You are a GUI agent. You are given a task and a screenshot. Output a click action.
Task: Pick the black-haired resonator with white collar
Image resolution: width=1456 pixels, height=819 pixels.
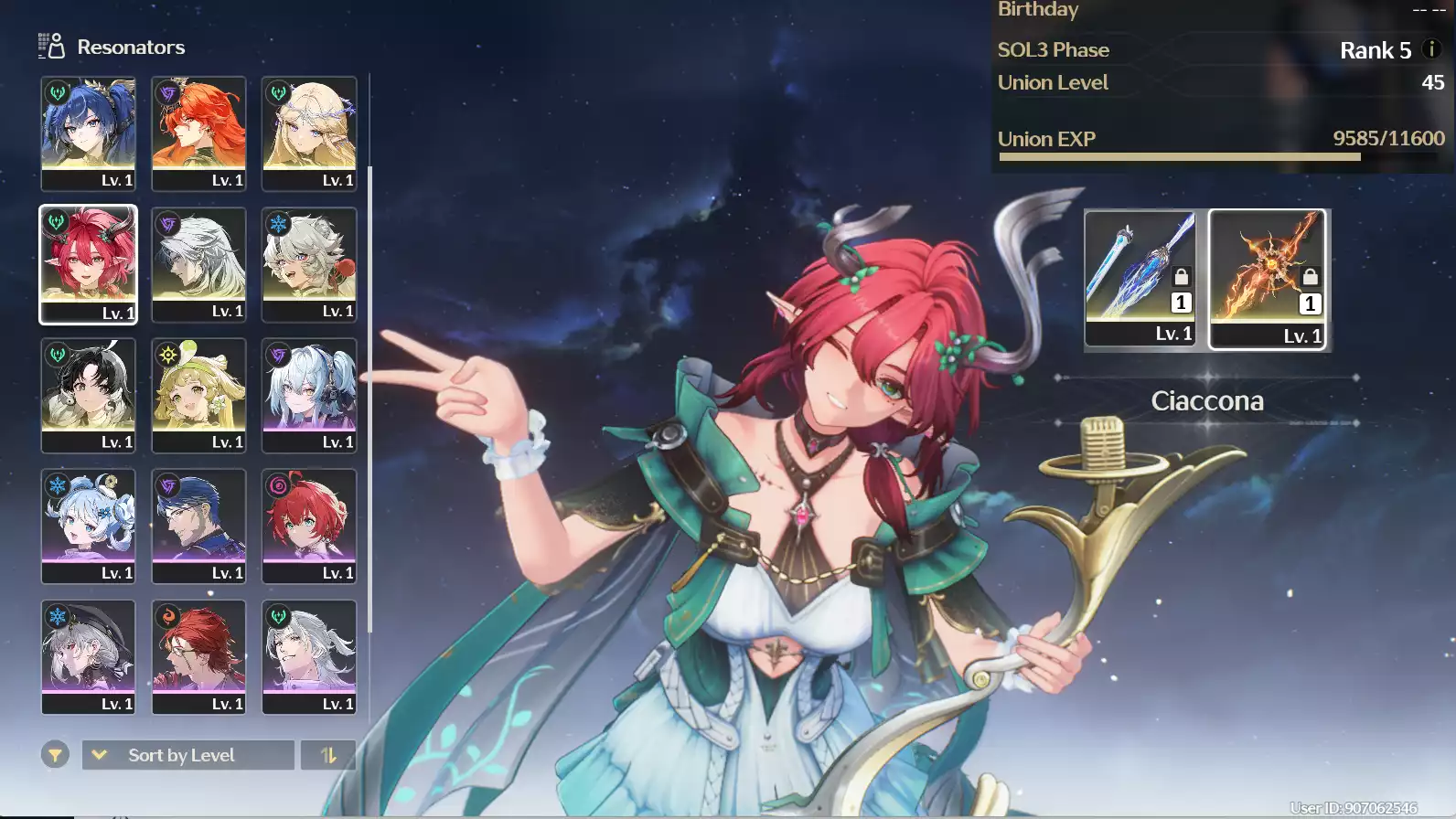88,395
